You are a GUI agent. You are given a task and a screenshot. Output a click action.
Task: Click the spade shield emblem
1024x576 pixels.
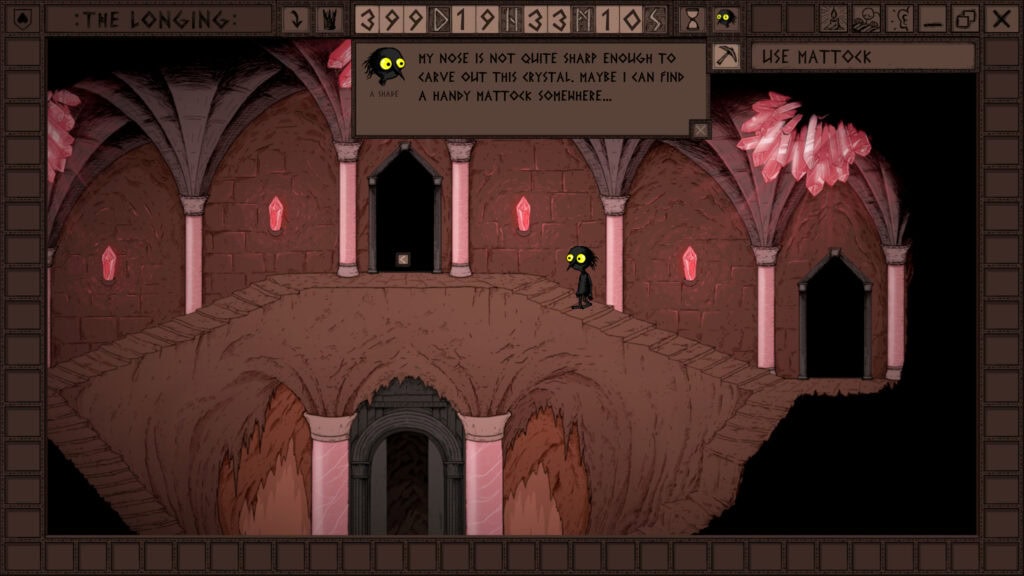22,19
